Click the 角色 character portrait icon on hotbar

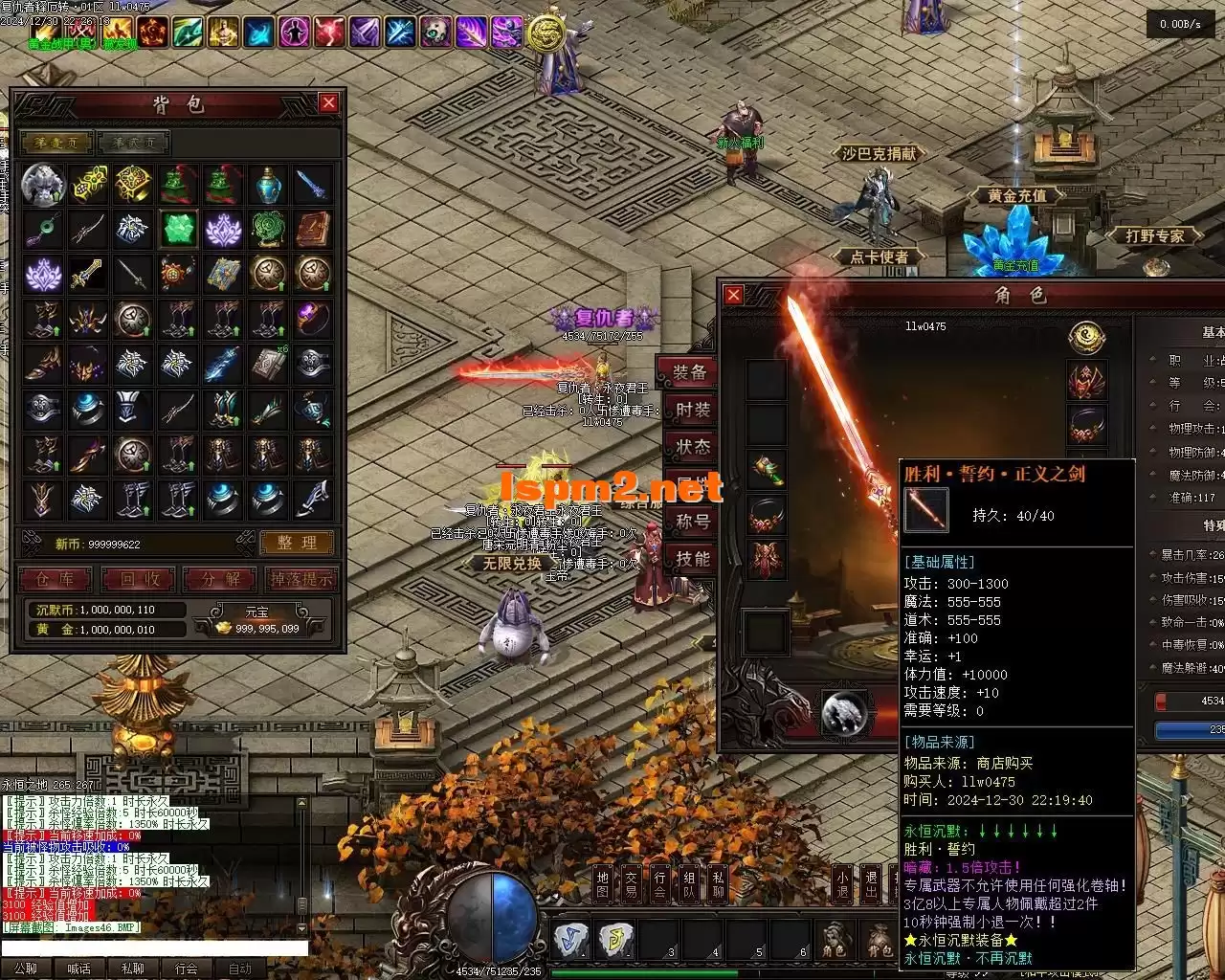pos(834,941)
